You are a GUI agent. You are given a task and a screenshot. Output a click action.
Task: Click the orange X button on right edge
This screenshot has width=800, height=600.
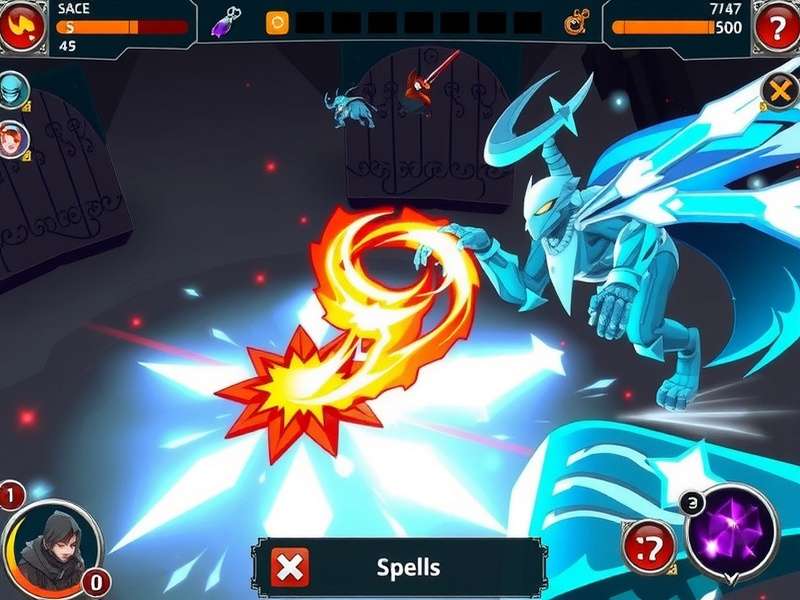pyautogui.click(x=779, y=91)
